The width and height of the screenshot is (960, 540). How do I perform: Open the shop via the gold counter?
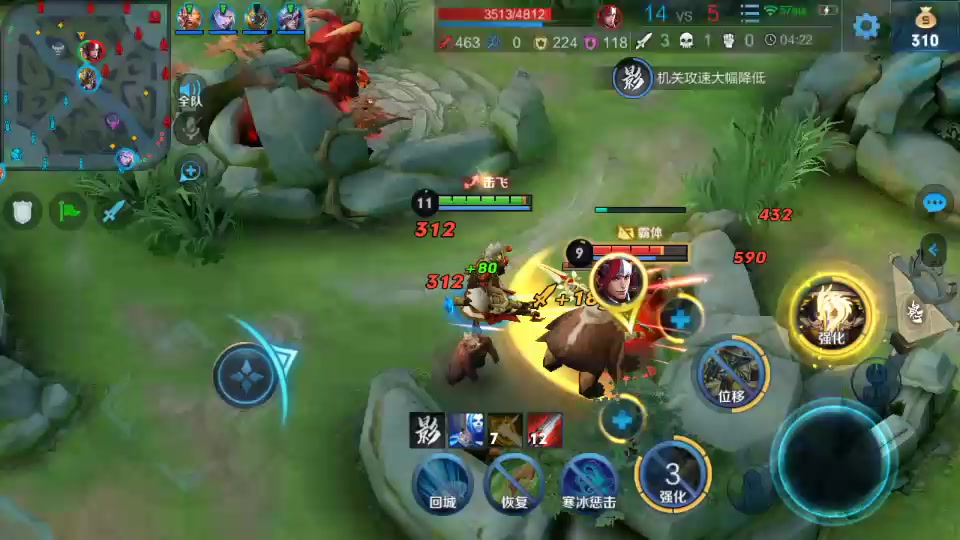[x=925, y=27]
